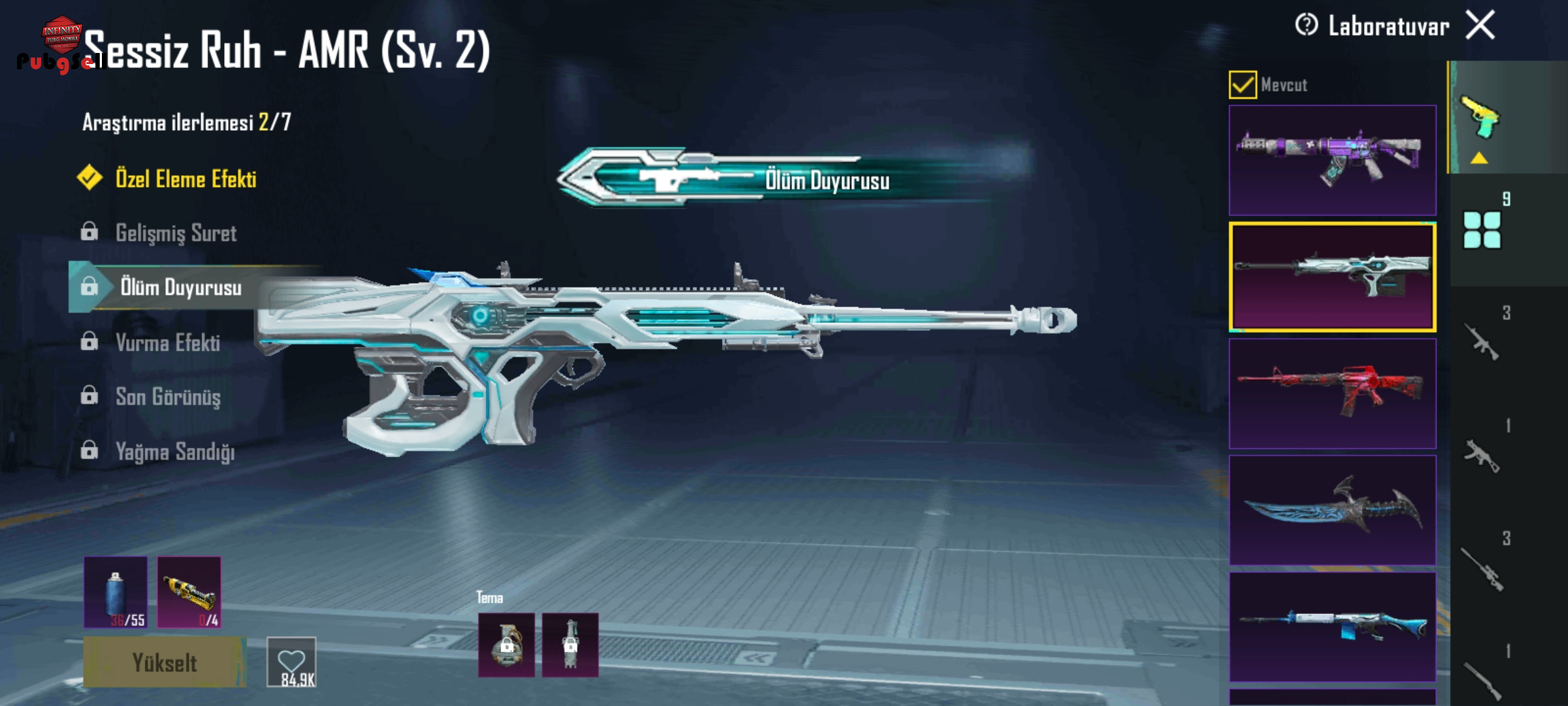Viewport: 1568px width, 706px height.
Task: Click the Yükselt upgrade button
Action: [164, 663]
